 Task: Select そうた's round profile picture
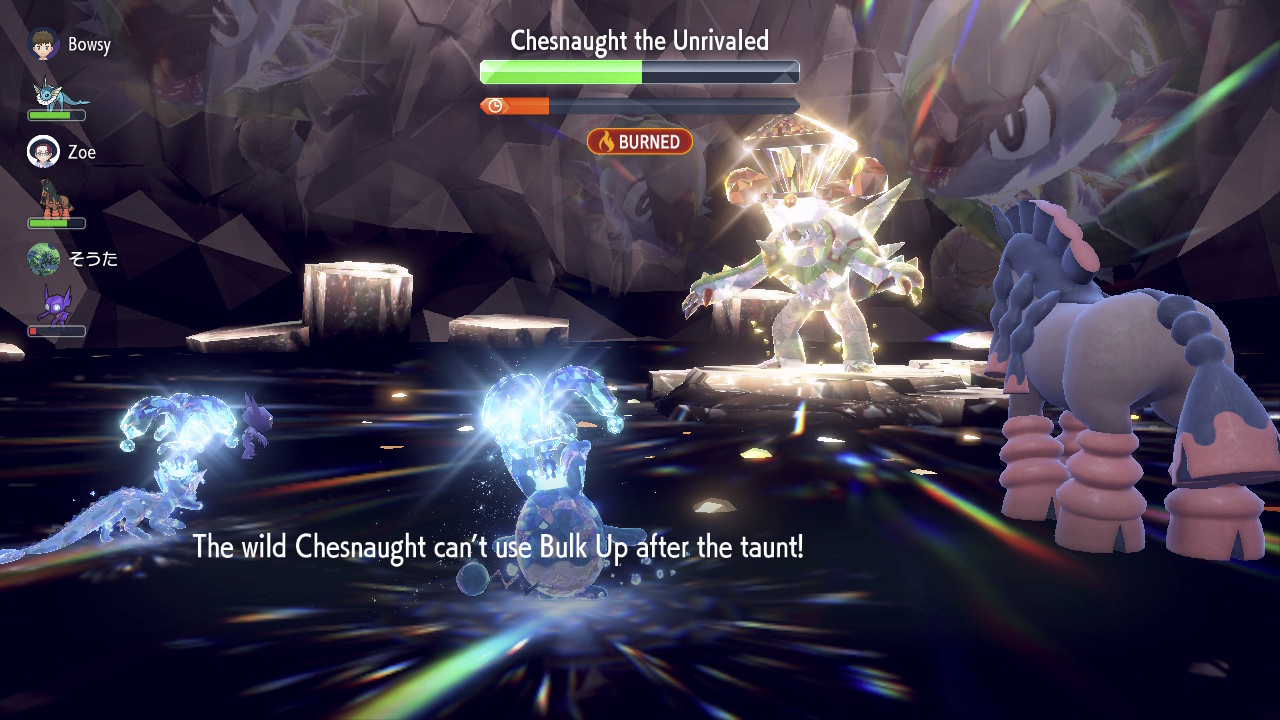43,259
